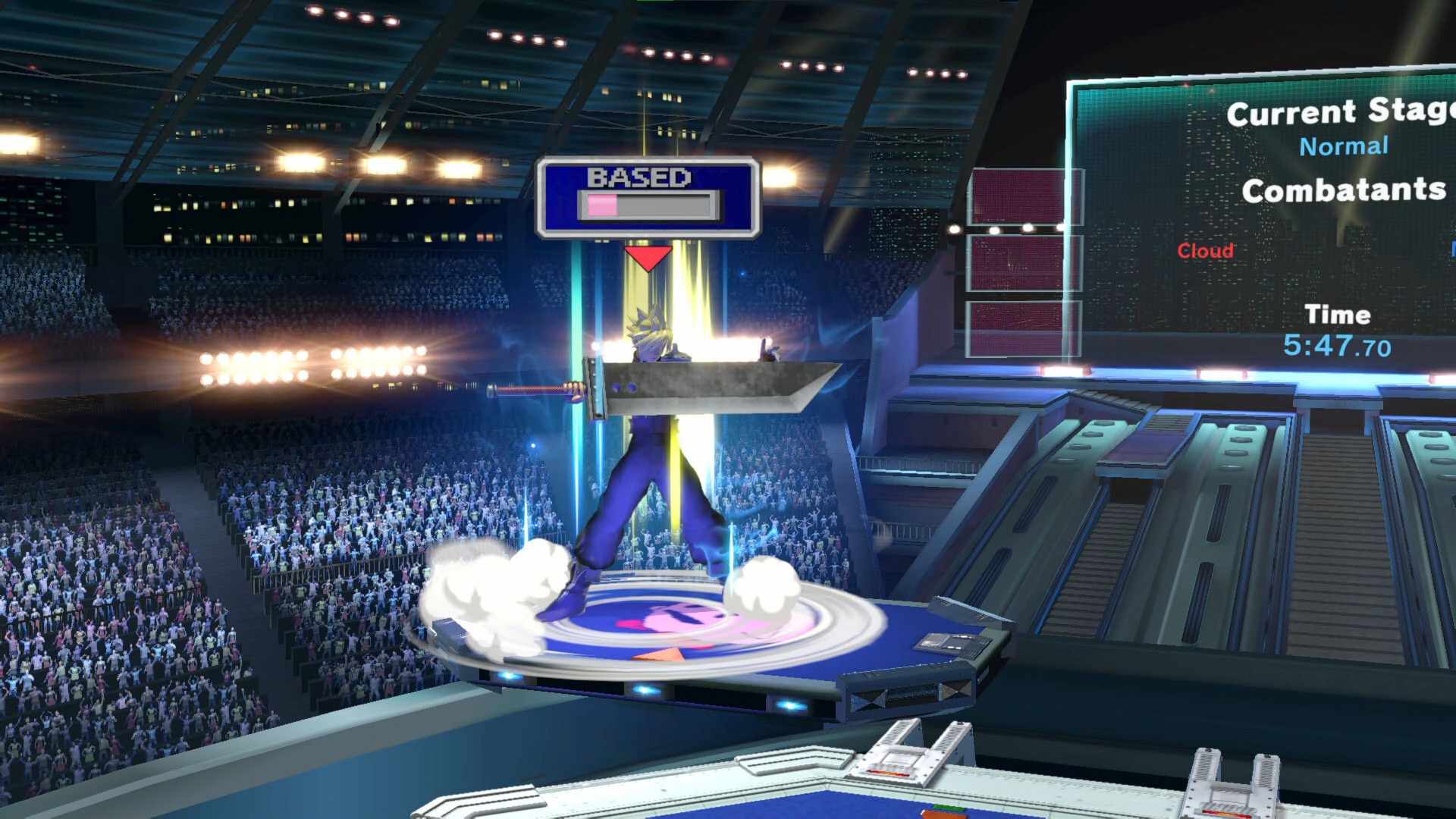This screenshot has height=819, width=1456.
Task: Toggle the Normal stage mode on the scoreboard
Action: (x=1345, y=146)
